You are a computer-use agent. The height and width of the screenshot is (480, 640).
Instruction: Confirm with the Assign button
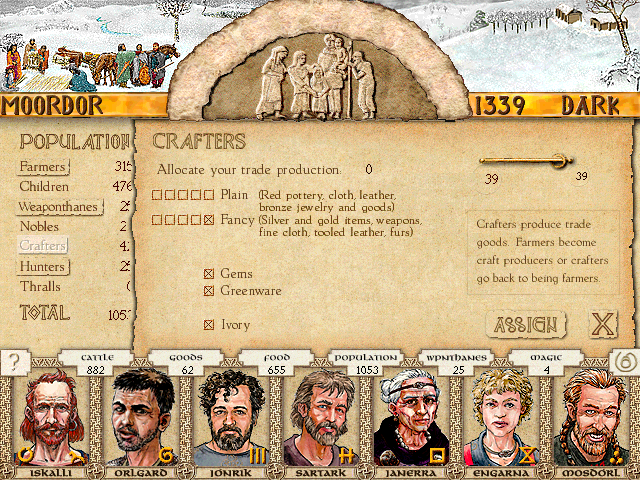[x=525, y=325]
